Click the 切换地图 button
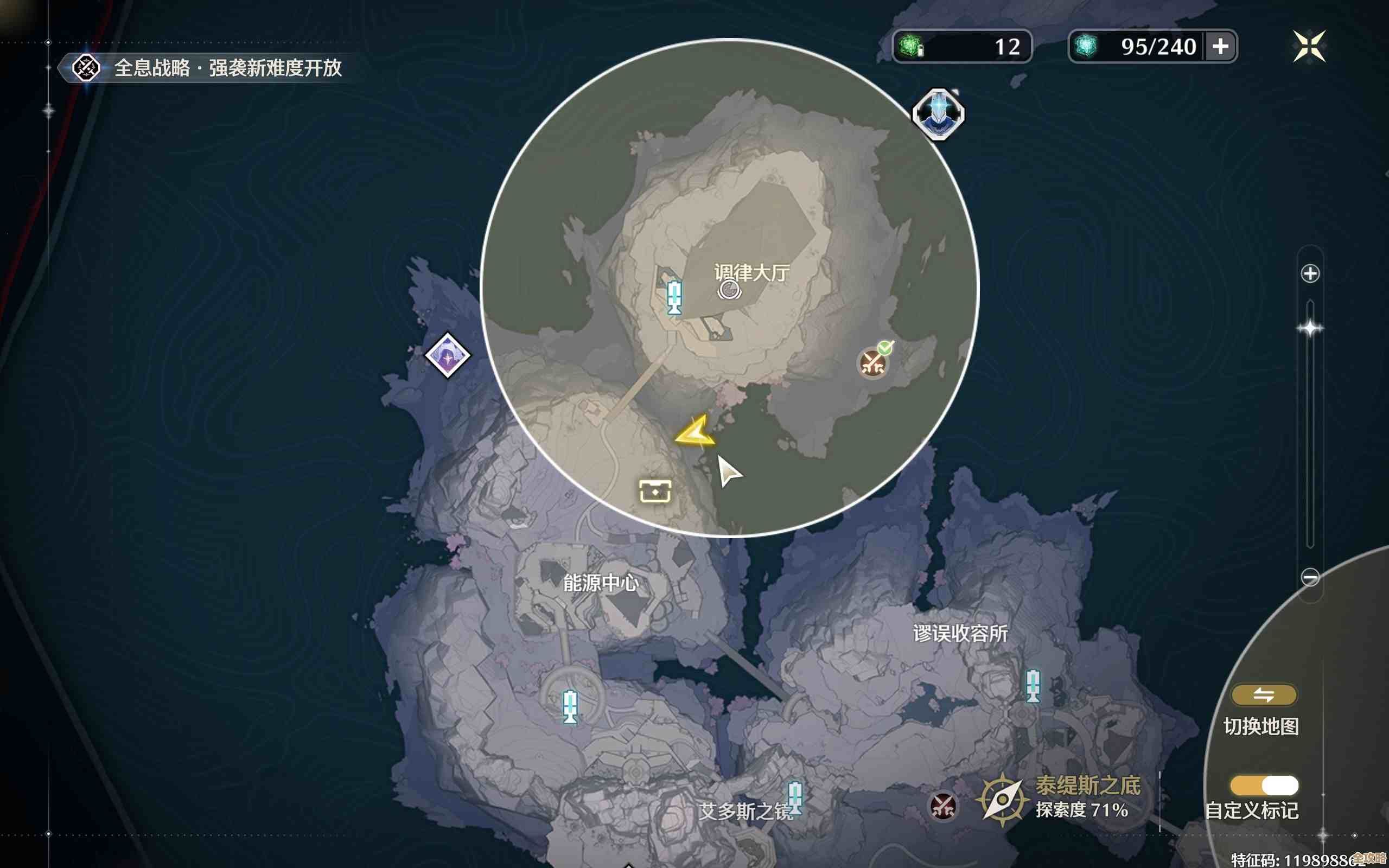 (1263, 694)
